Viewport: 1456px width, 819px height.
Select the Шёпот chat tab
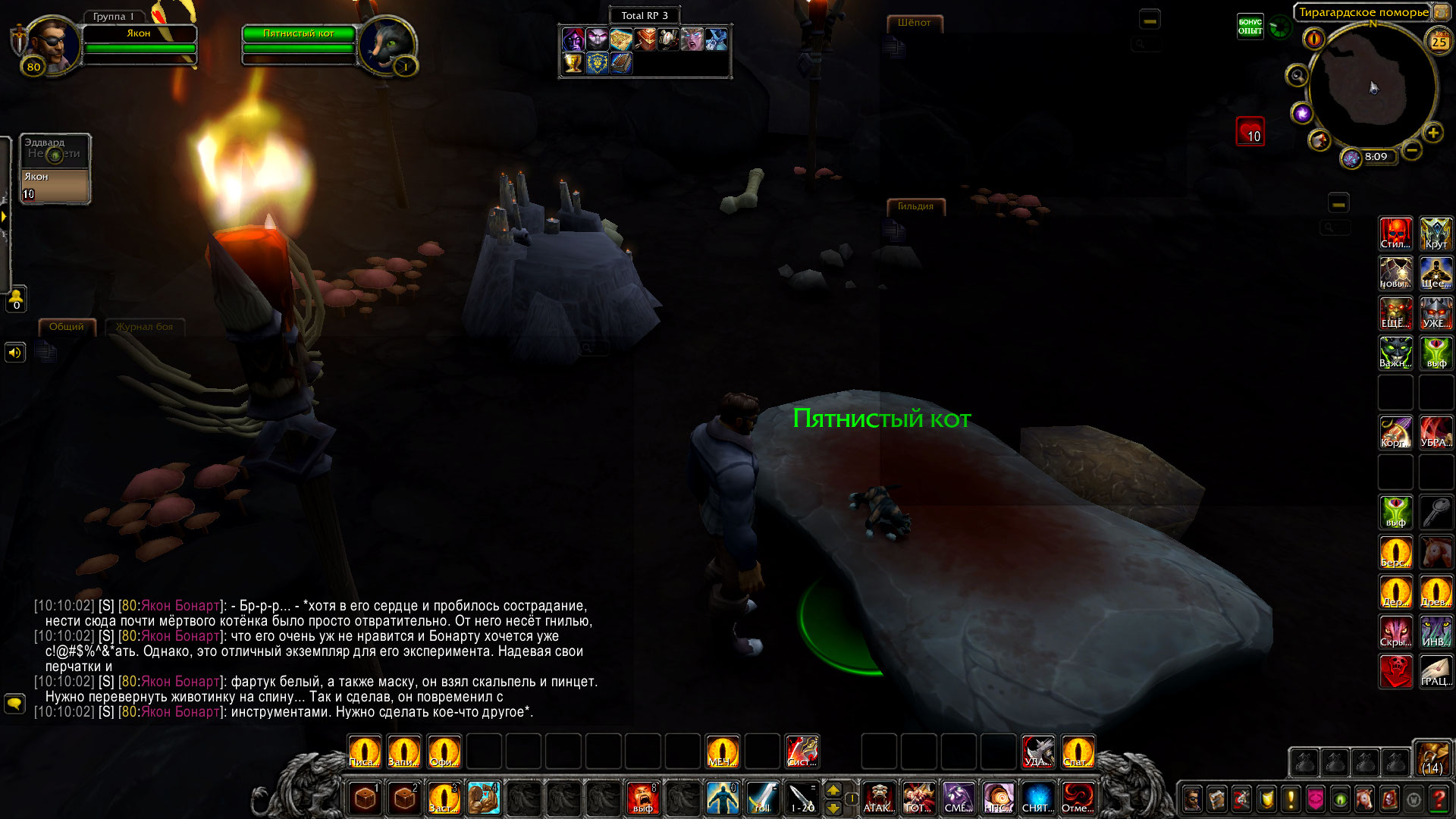tap(914, 23)
